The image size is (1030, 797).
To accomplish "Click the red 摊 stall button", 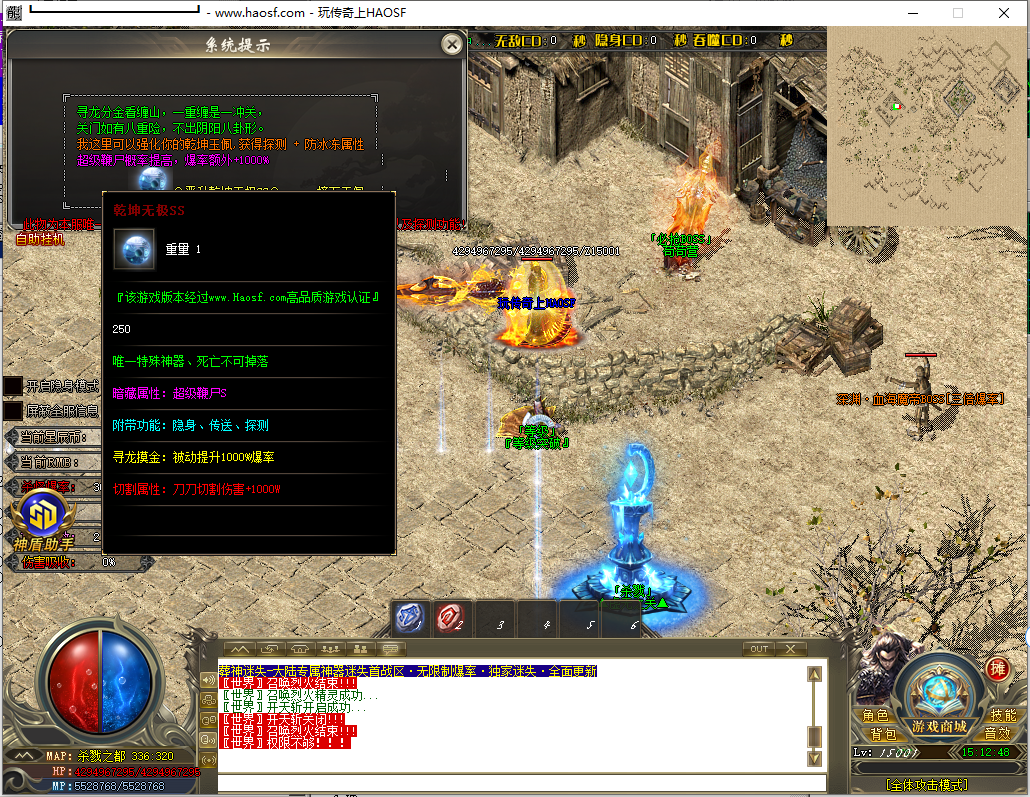I will pos(996,669).
